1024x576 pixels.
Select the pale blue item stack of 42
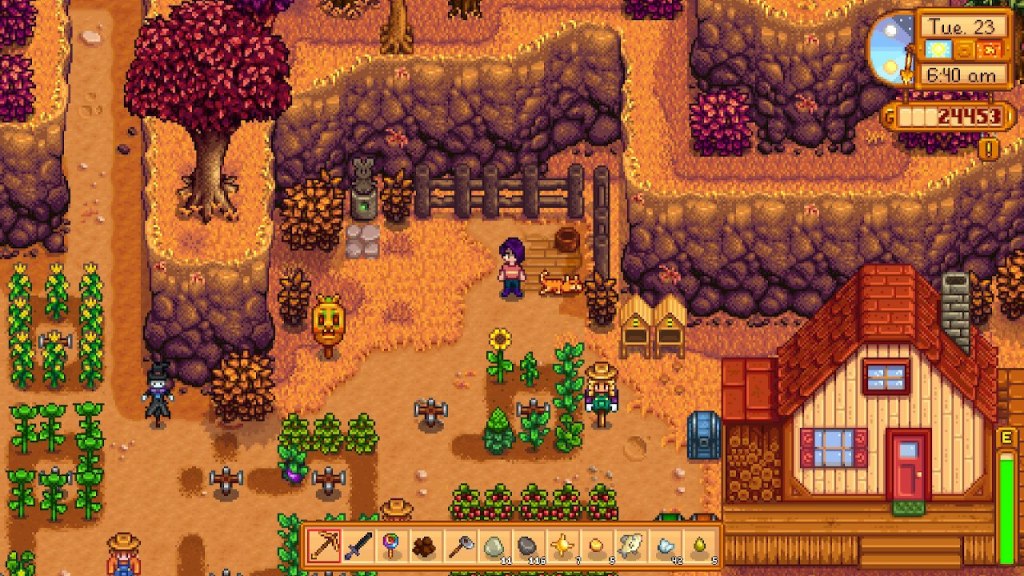[x=665, y=546]
